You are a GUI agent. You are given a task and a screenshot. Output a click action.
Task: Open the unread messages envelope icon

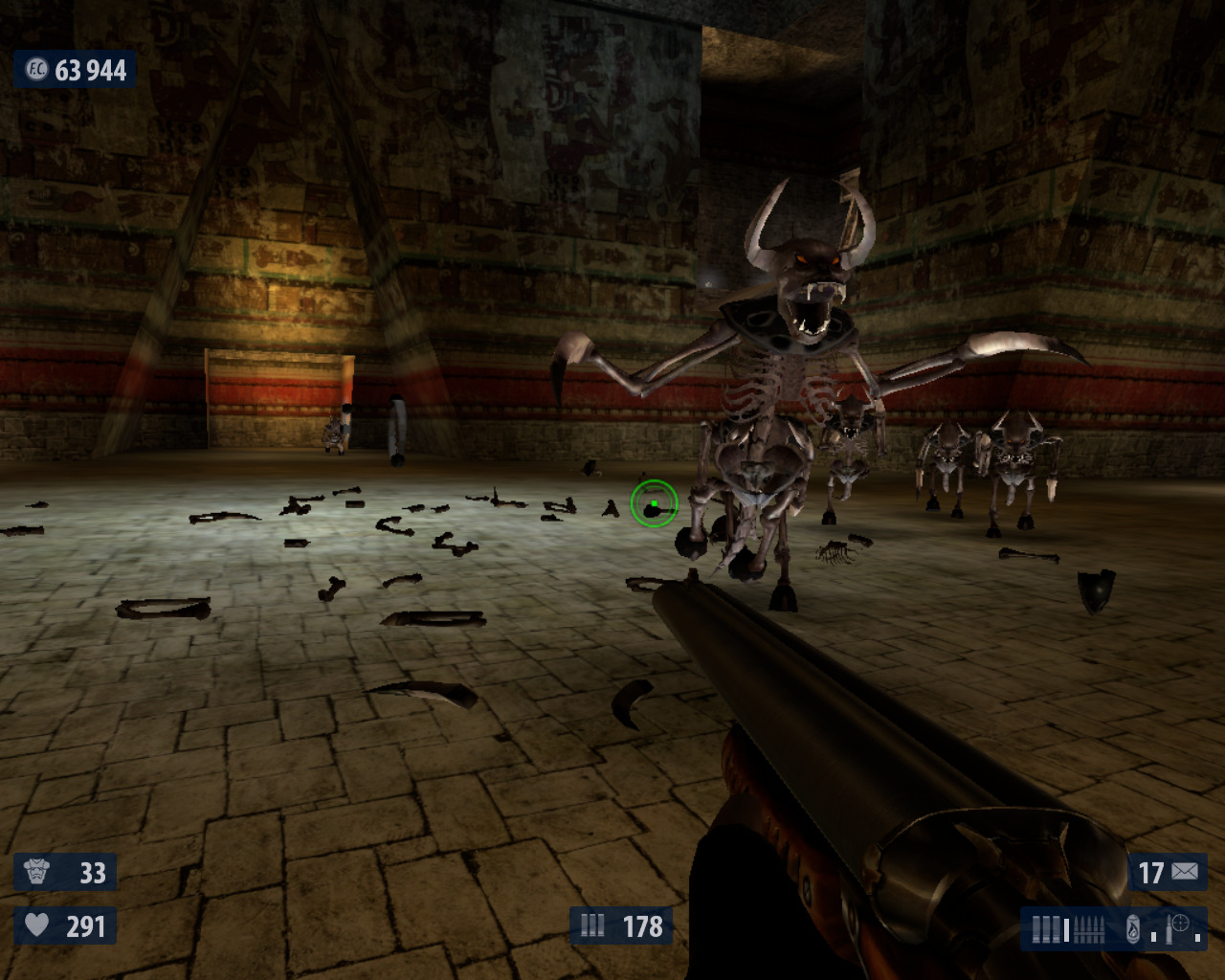pyautogui.click(x=1185, y=872)
